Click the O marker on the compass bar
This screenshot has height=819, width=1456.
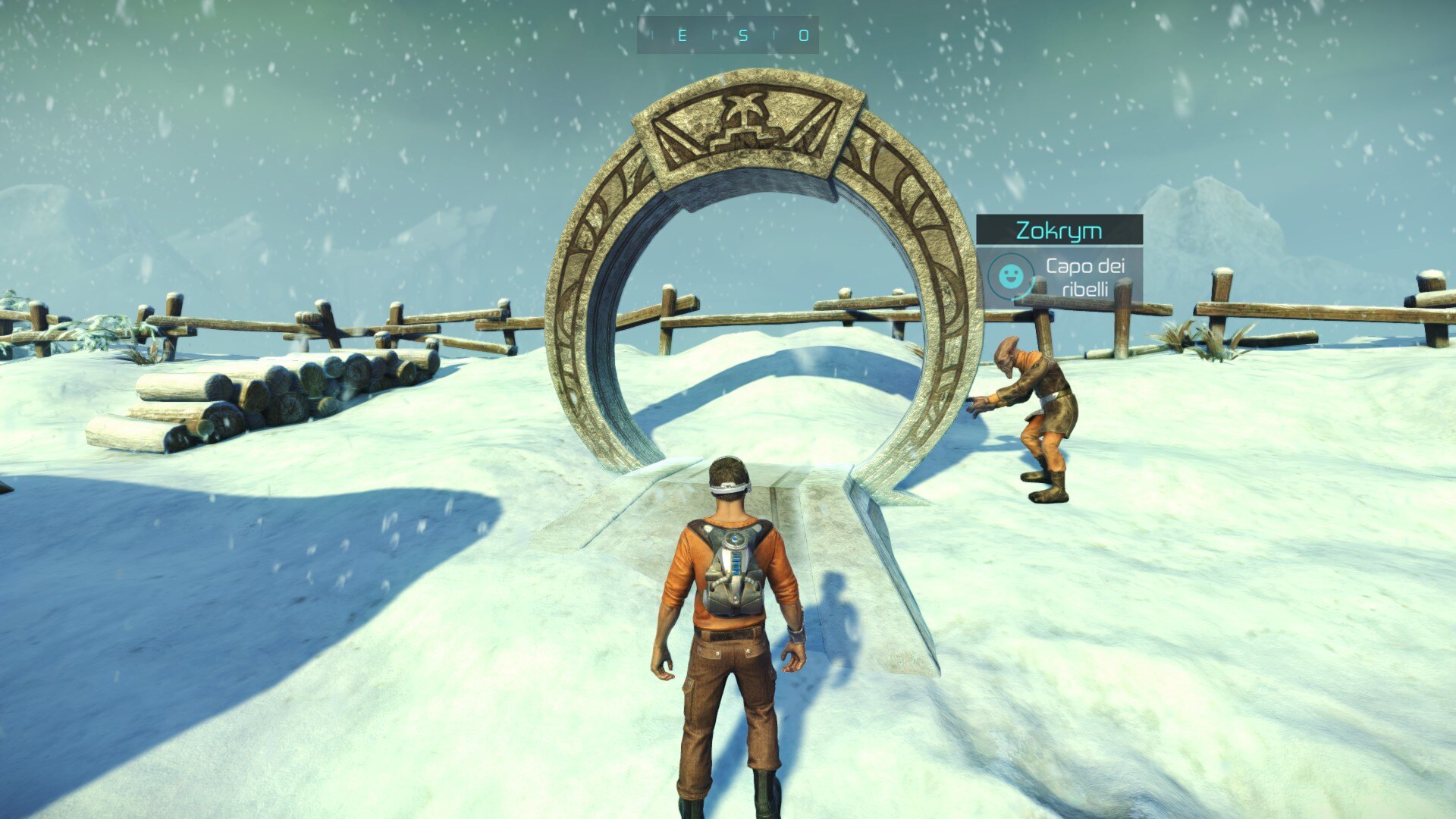click(x=803, y=36)
